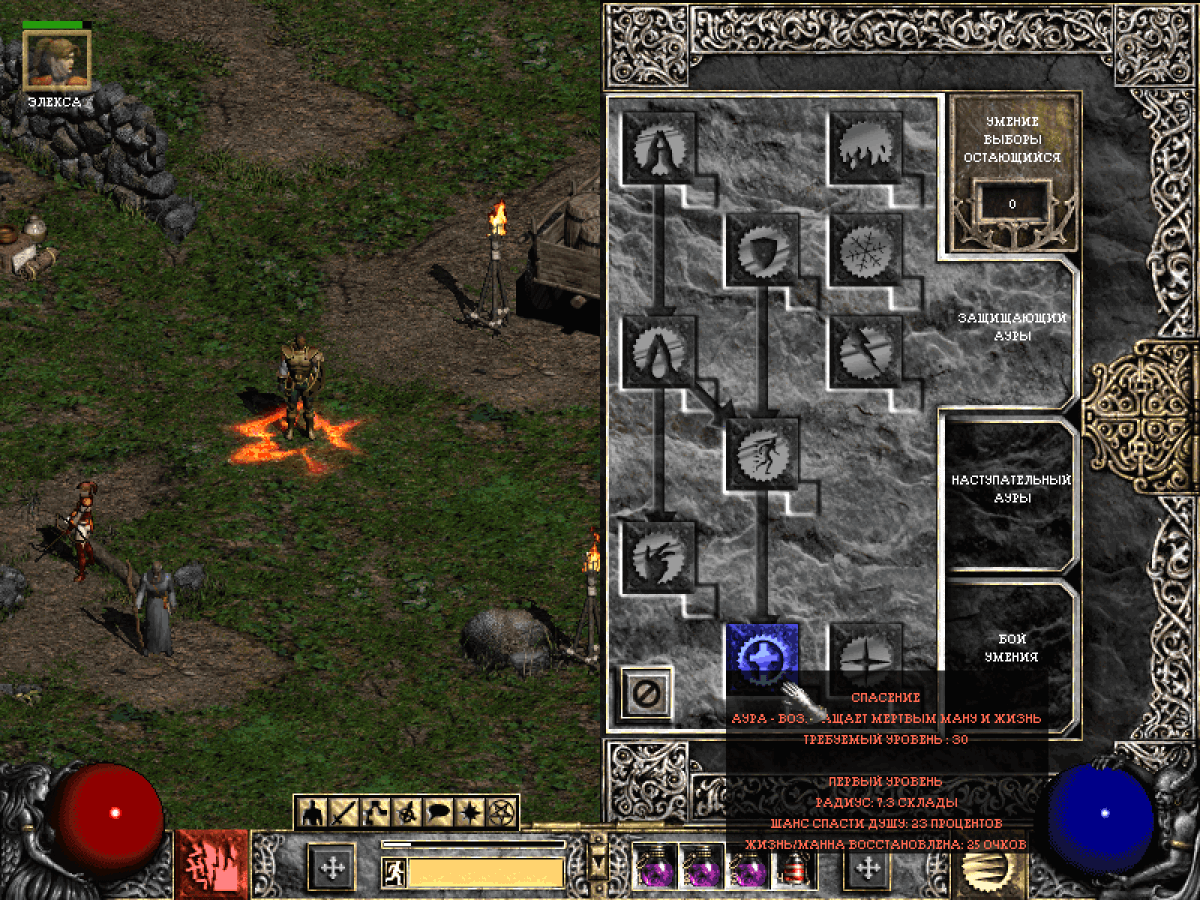Use the red striped item in the belt

coord(796,866)
